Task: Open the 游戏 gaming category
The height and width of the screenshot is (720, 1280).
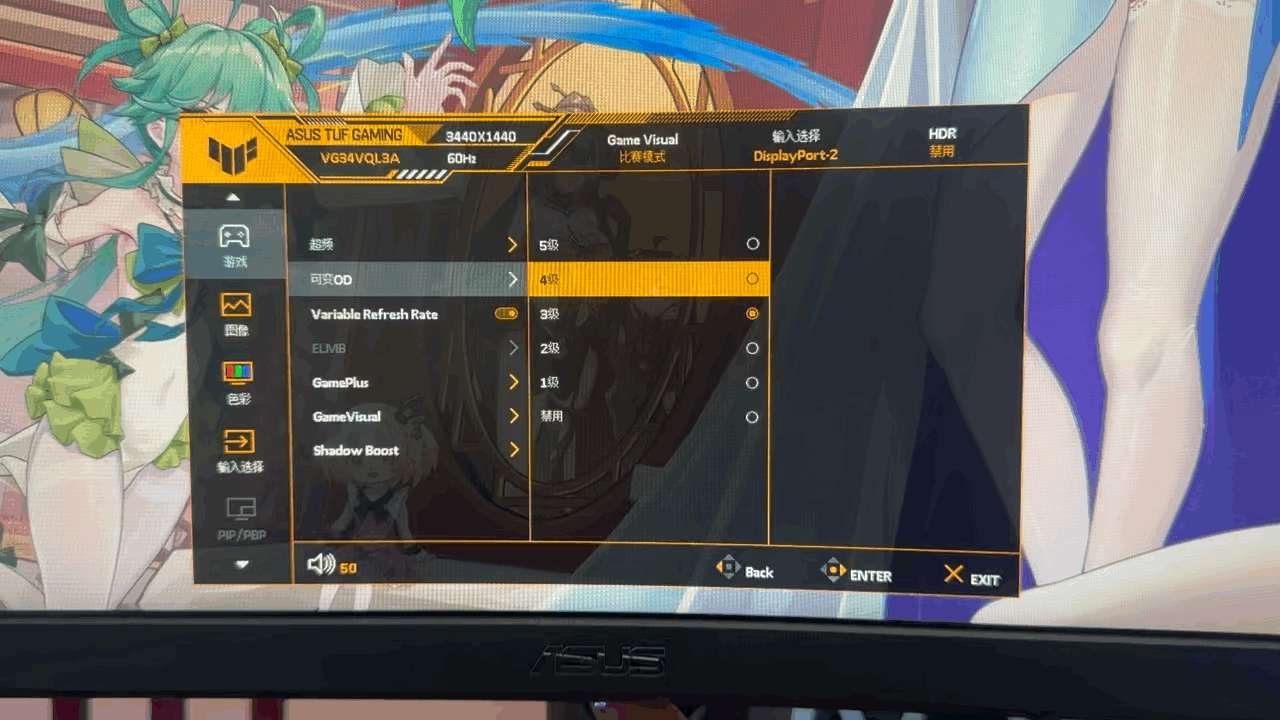Action: point(235,245)
